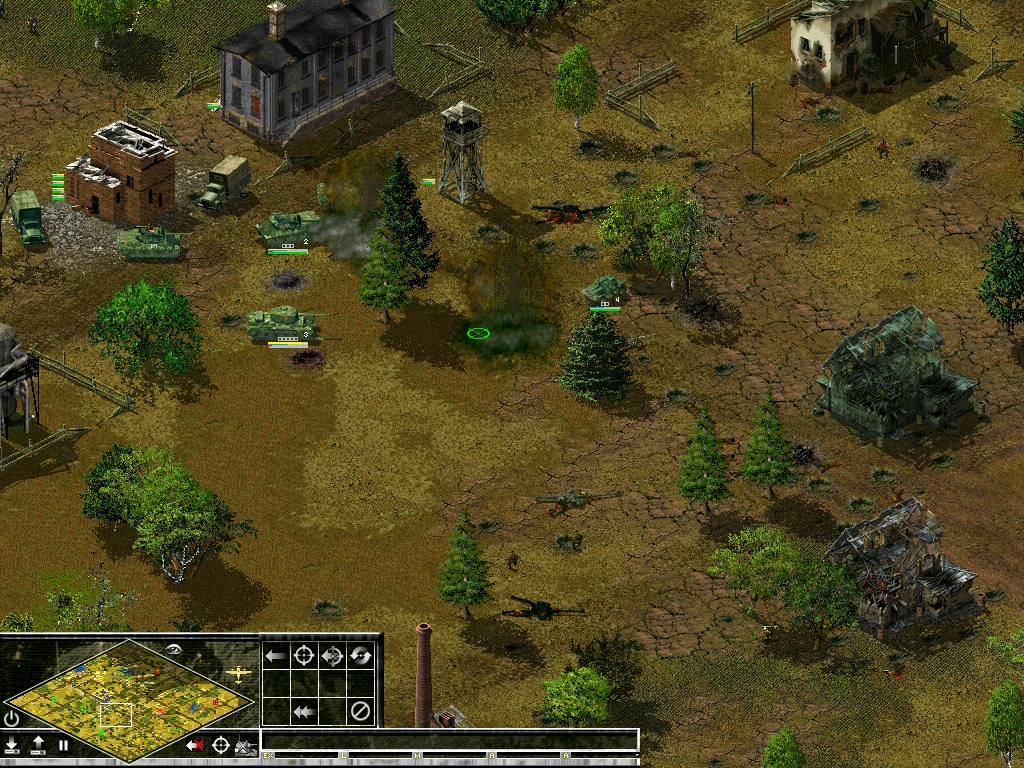Viewport: 1024px width, 768px height.
Task: Click the artillery gun icon below minimap
Action: 245,745
